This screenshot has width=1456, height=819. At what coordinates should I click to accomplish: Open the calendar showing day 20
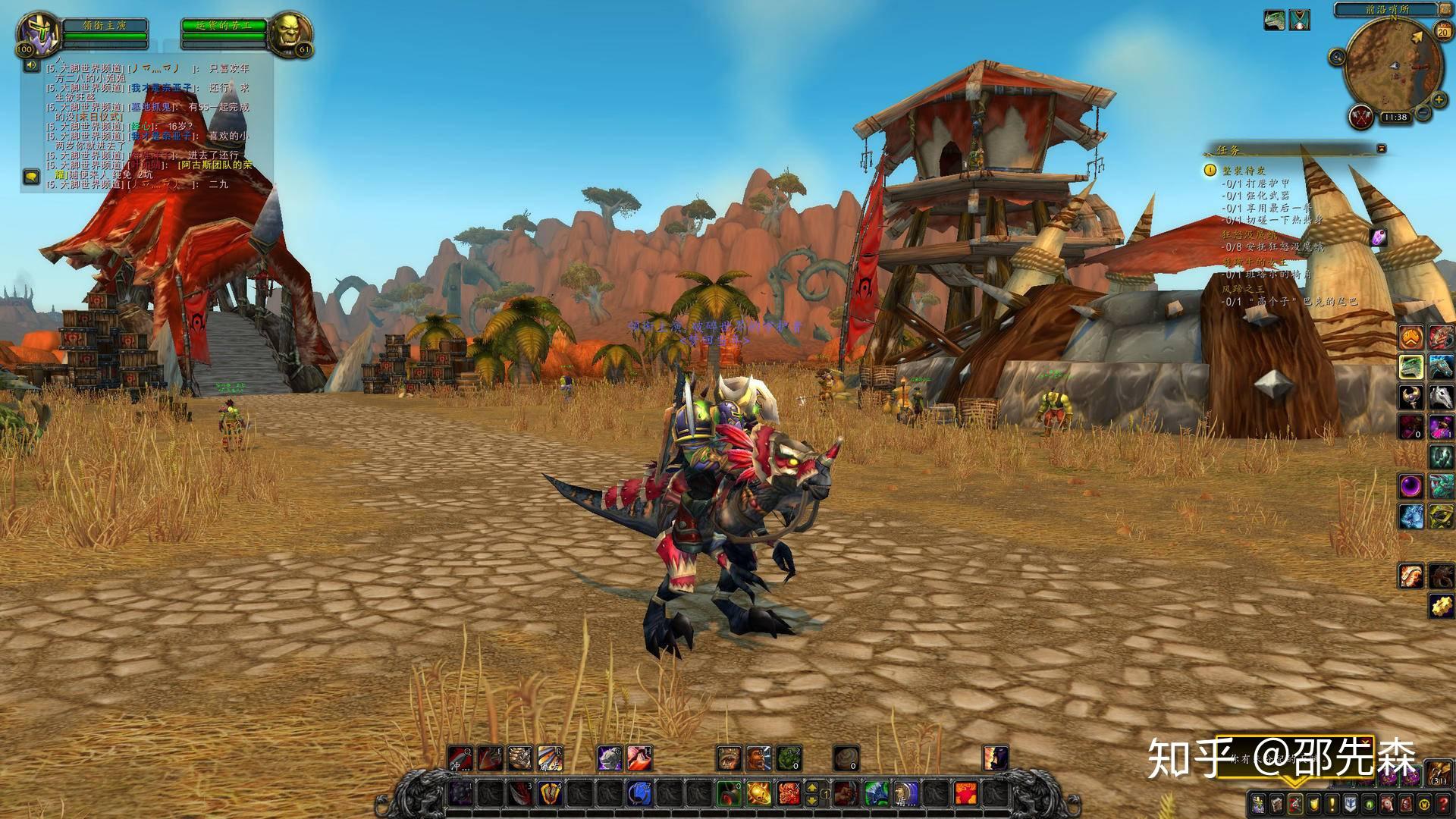pyautogui.click(x=1442, y=30)
